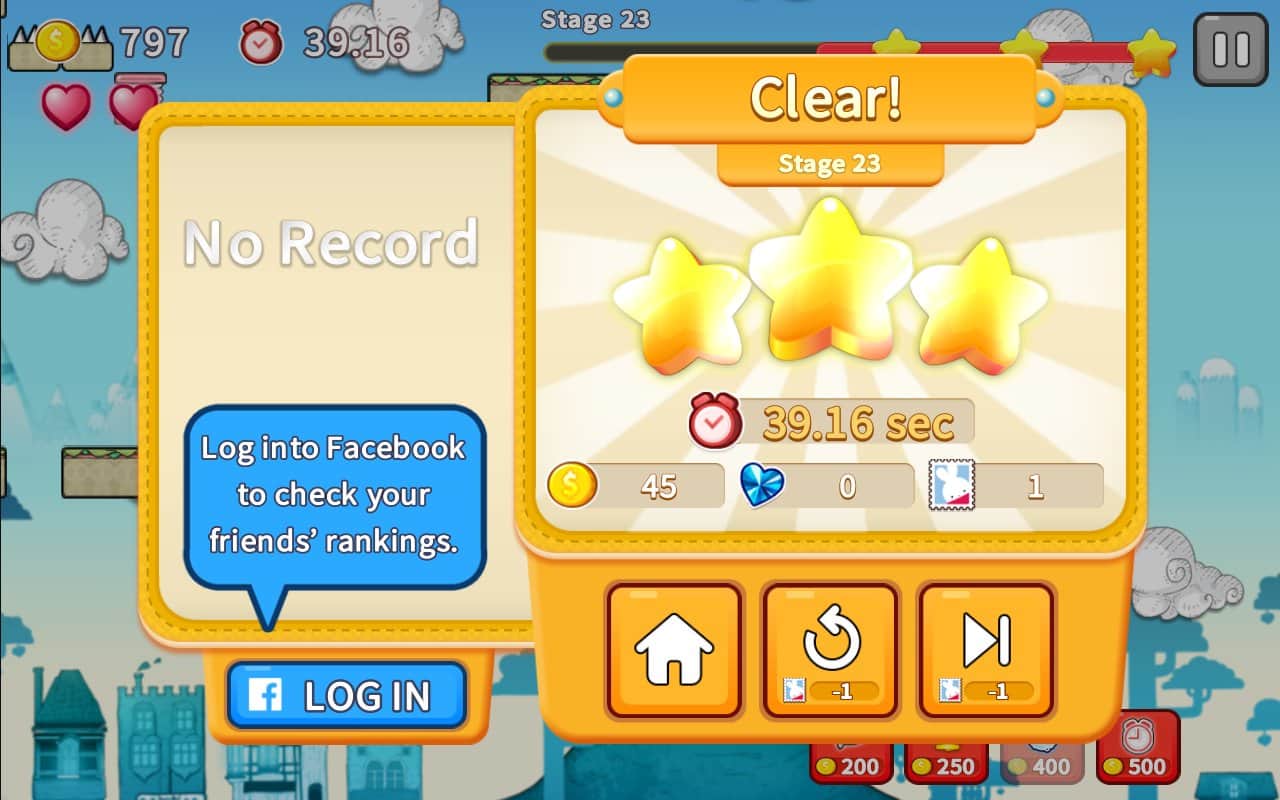This screenshot has width=1280, height=800.
Task: Advance to the next stage
Action: tap(987, 650)
